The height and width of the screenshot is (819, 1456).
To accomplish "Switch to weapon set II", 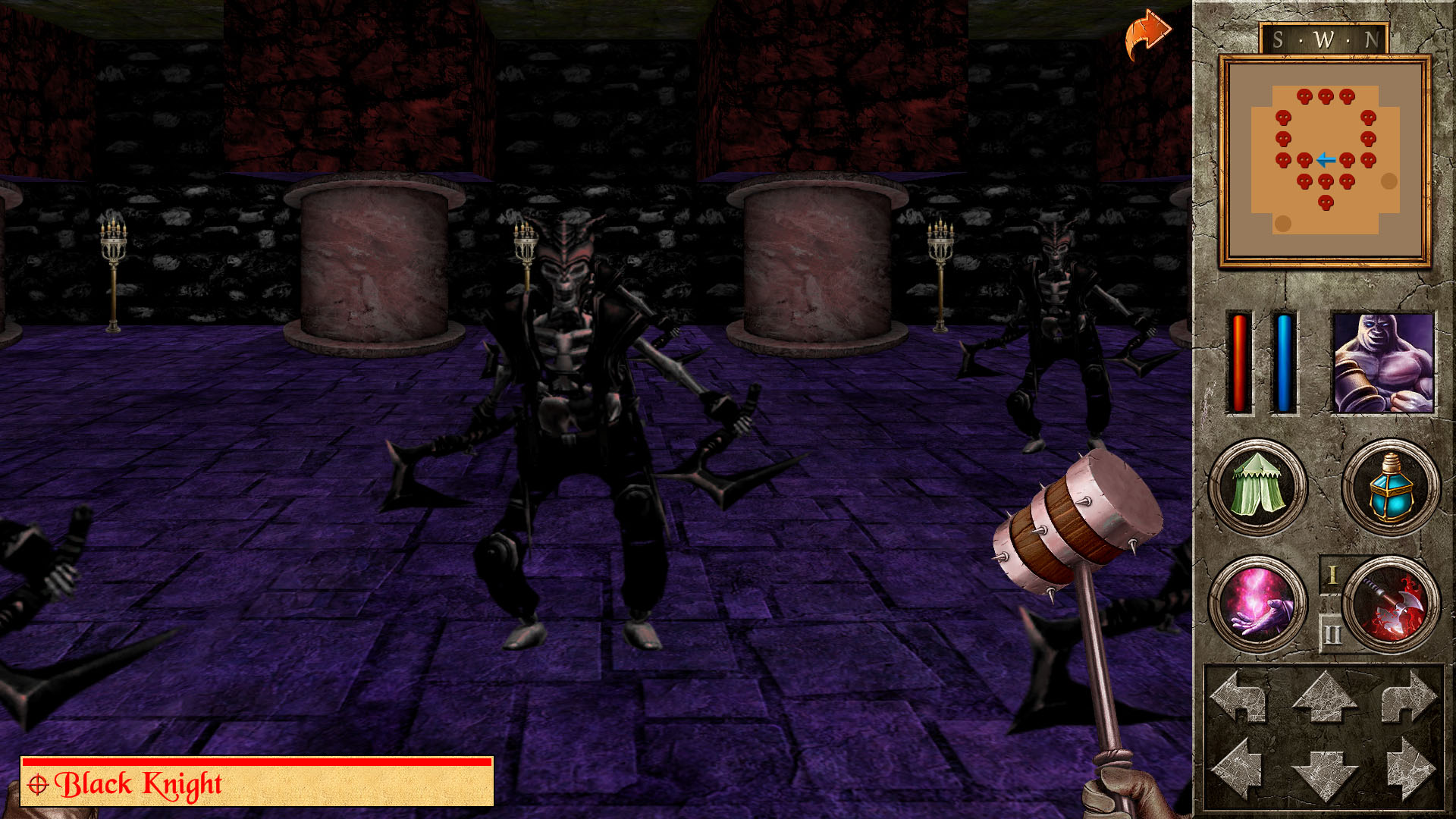I will click(x=1332, y=633).
